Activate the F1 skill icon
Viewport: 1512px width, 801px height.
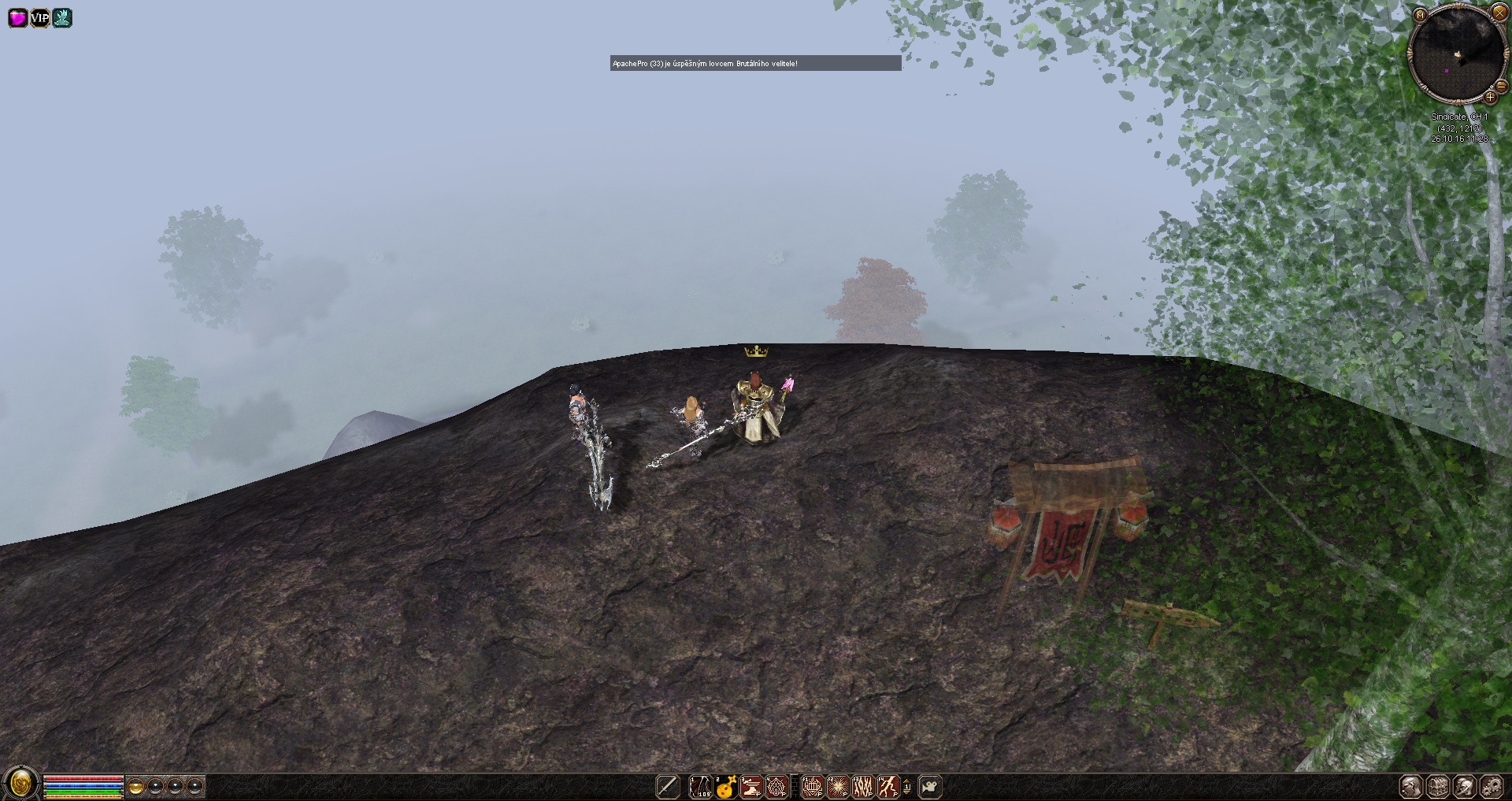[x=812, y=786]
